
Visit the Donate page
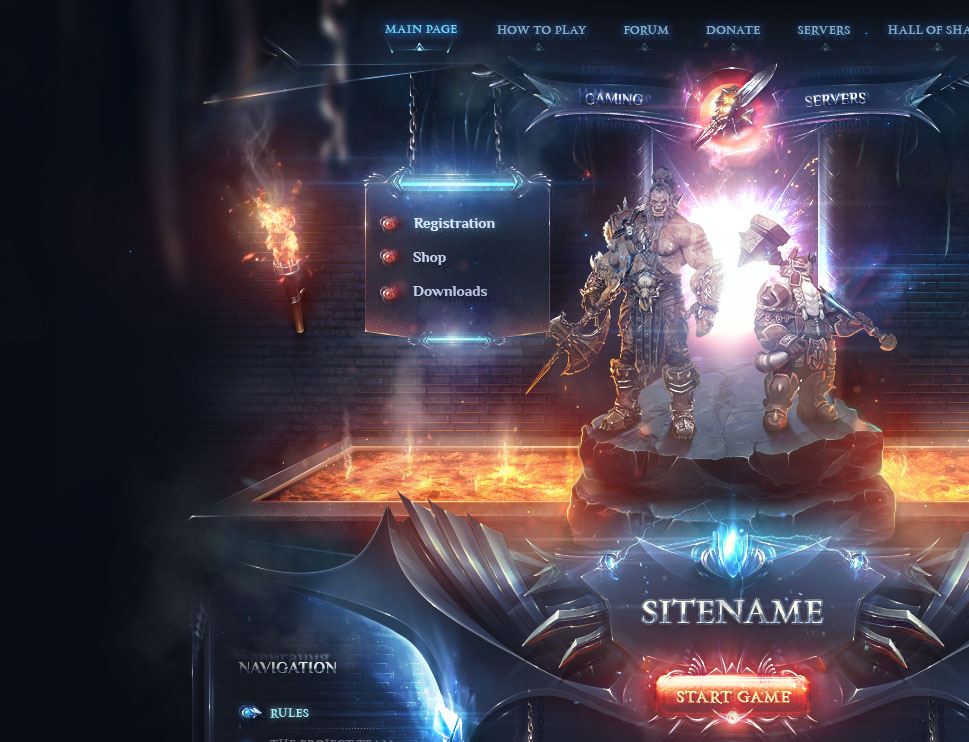(733, 30)
